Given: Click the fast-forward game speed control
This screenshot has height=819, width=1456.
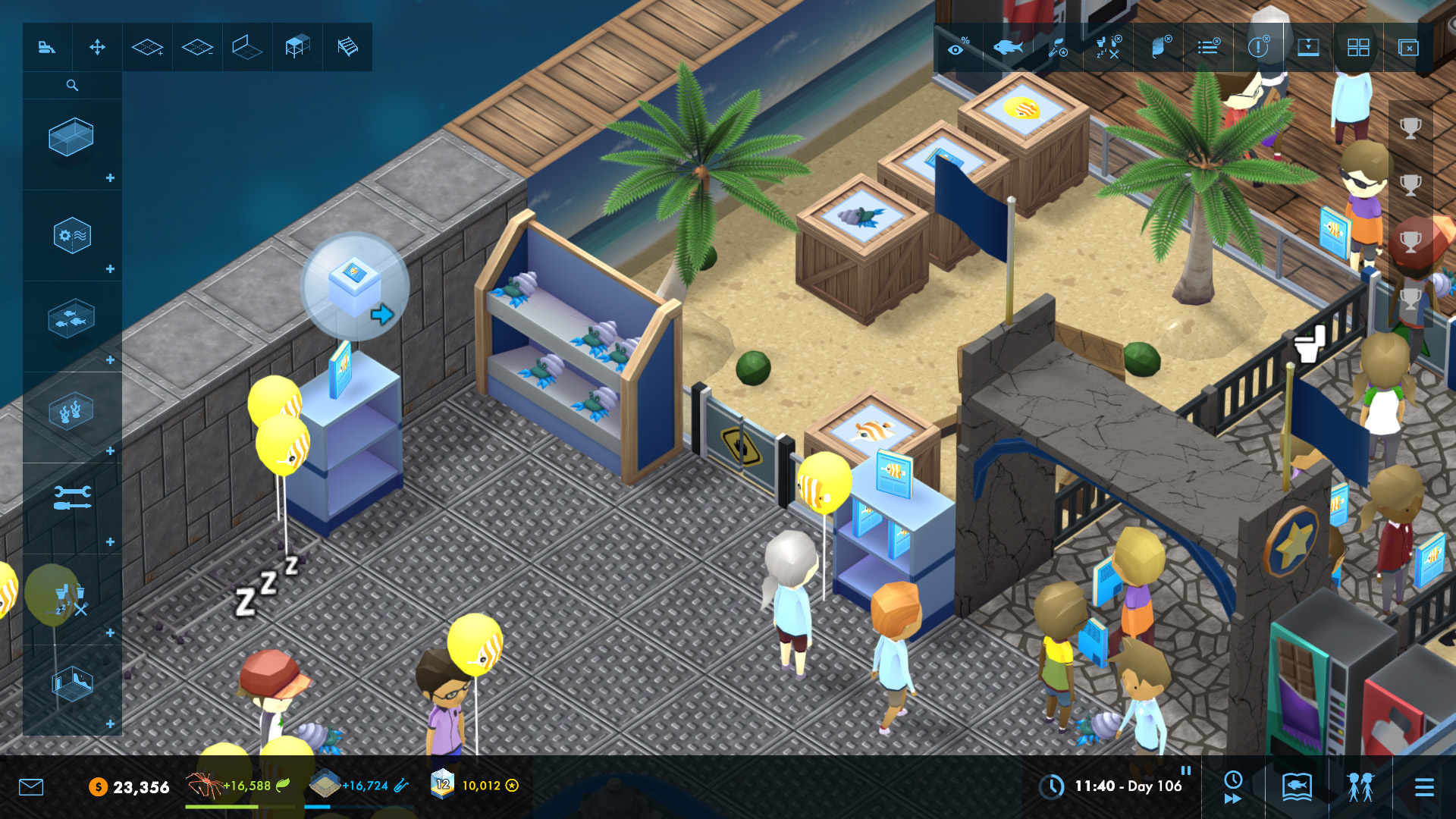Looking at the screenshot, I should pos(1233,799).
